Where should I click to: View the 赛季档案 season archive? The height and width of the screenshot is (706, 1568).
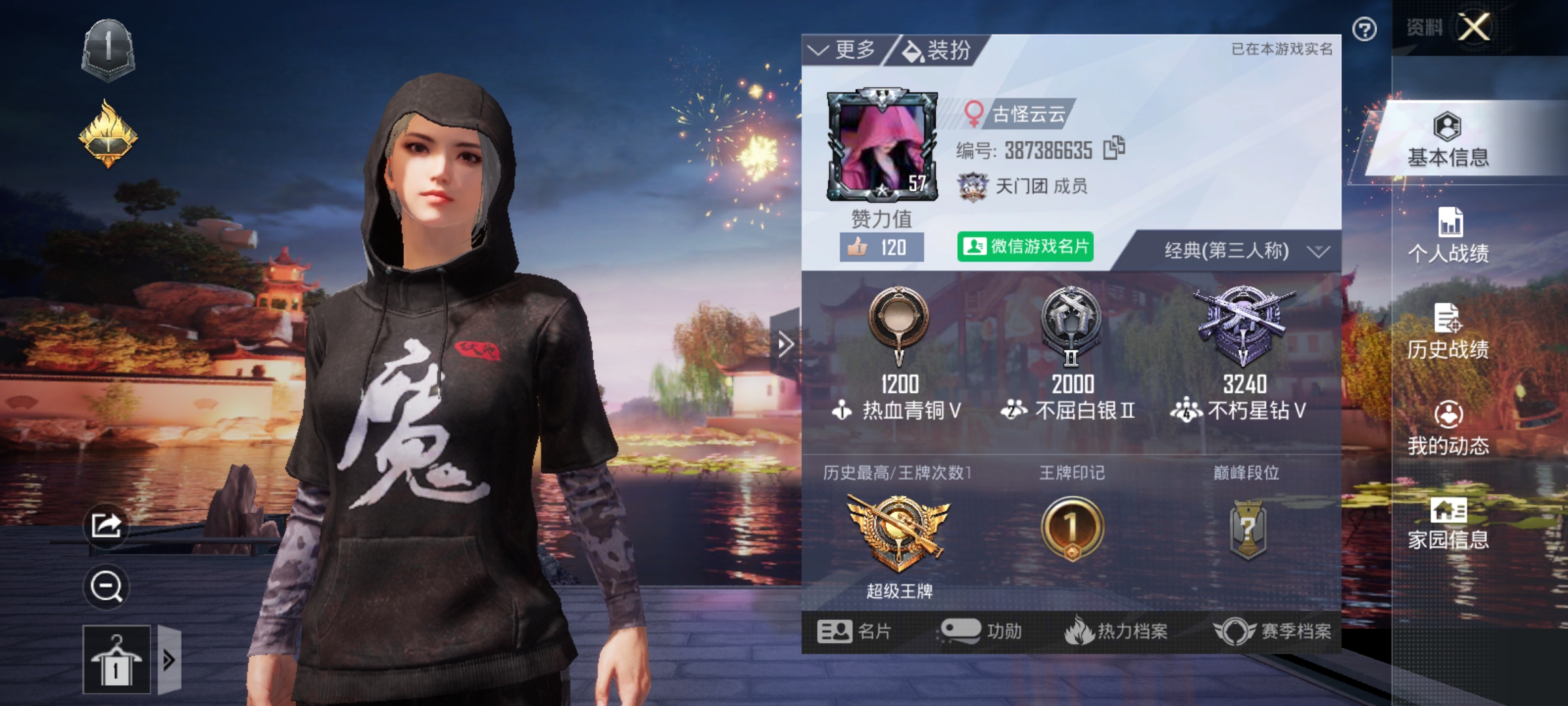[1273, 631]
